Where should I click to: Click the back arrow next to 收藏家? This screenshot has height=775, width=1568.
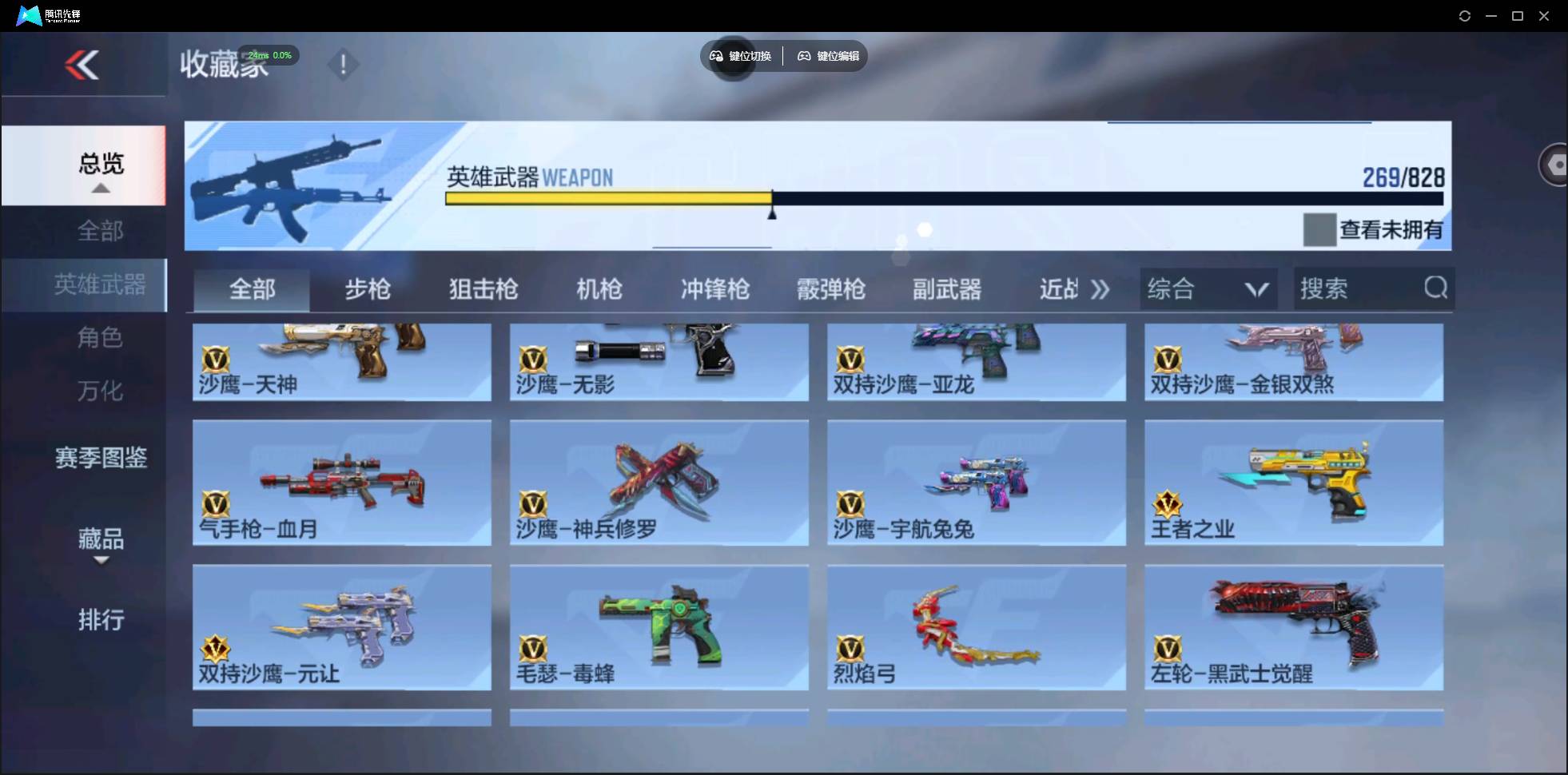click(x=82, y=65)
